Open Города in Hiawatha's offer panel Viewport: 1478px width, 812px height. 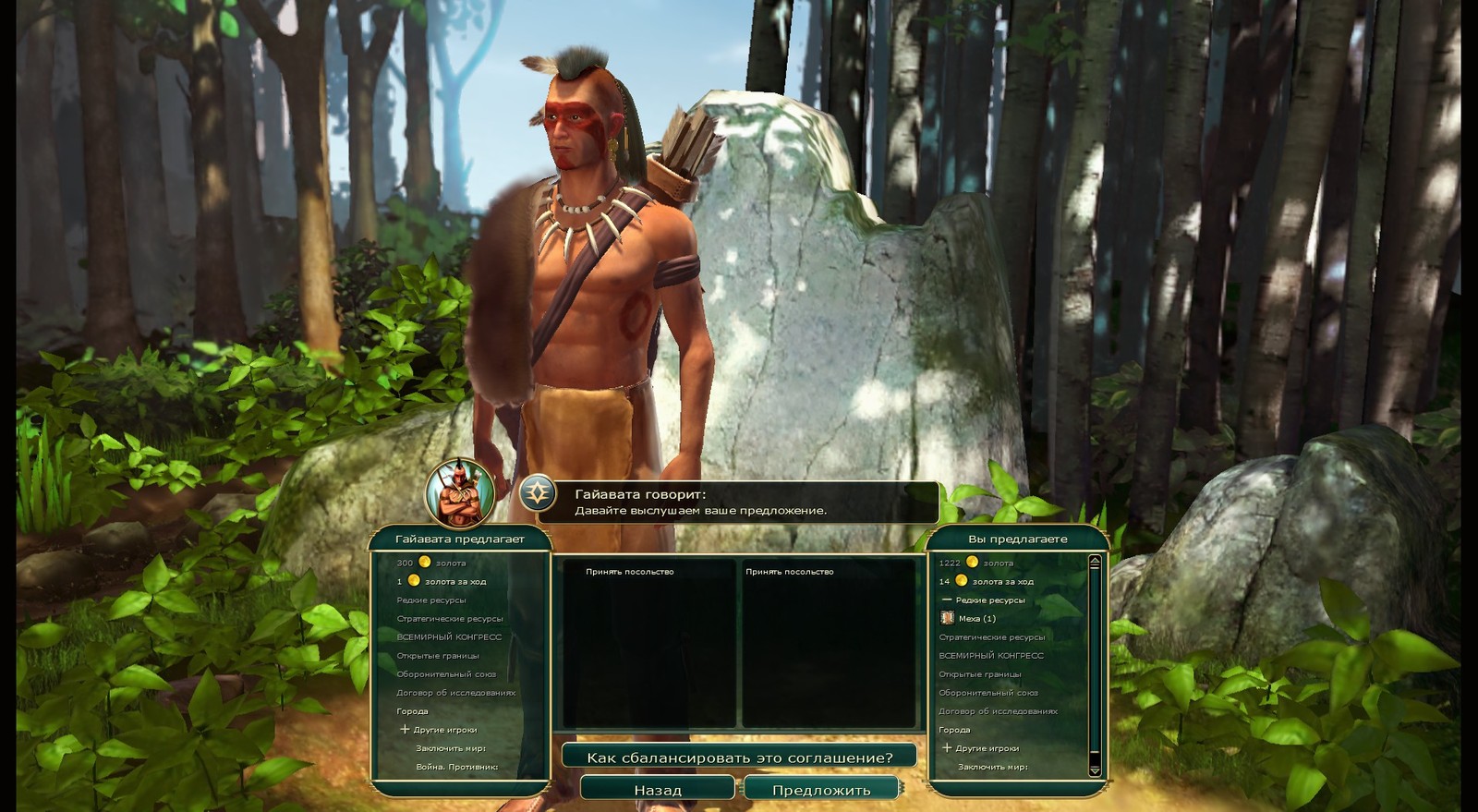(412, 711)
